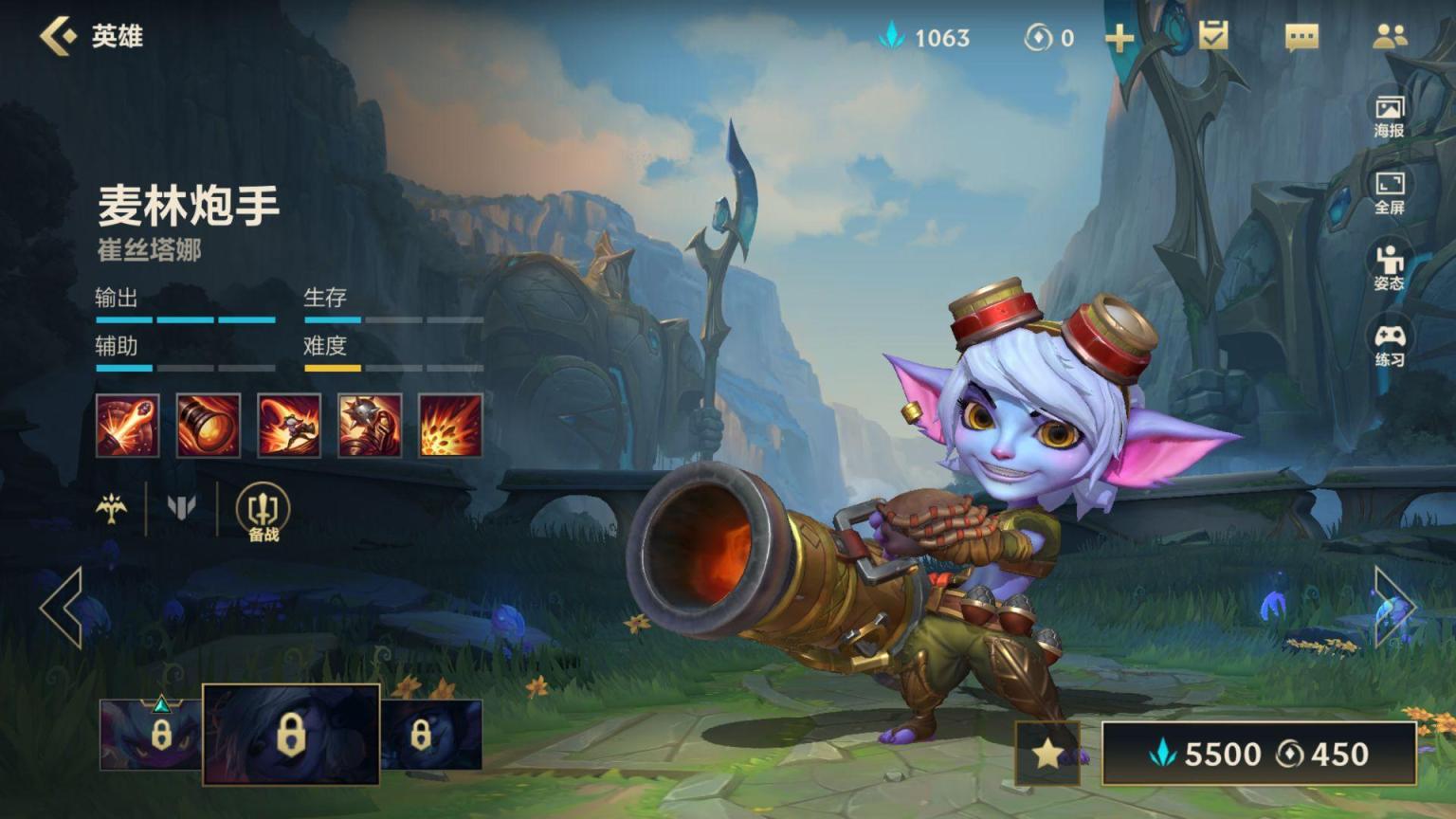Open the friends list icon
Screen dimensions: 1456x819
(x=1390, y=37)
